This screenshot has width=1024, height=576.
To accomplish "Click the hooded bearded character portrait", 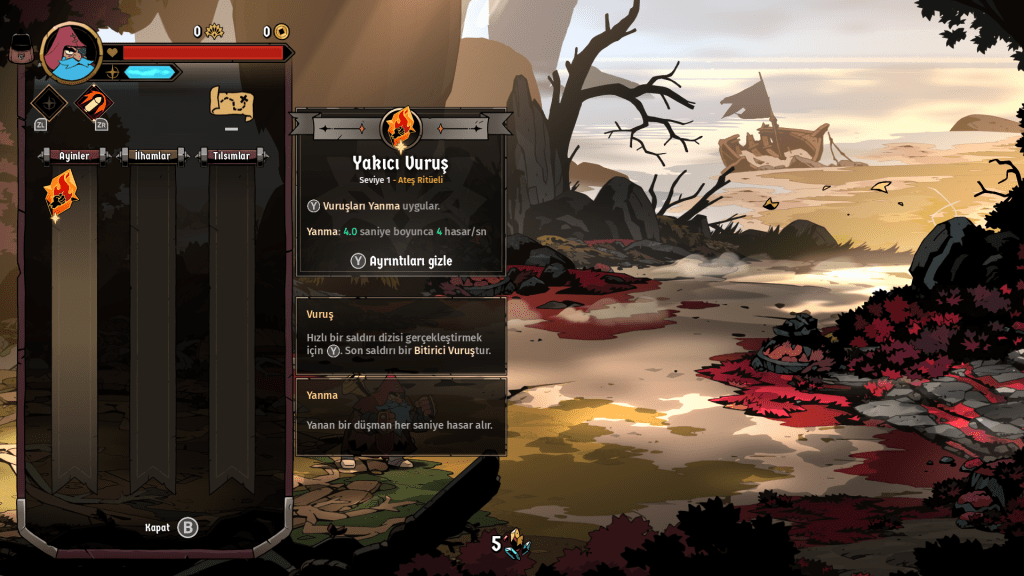I will tap(71, 53).
